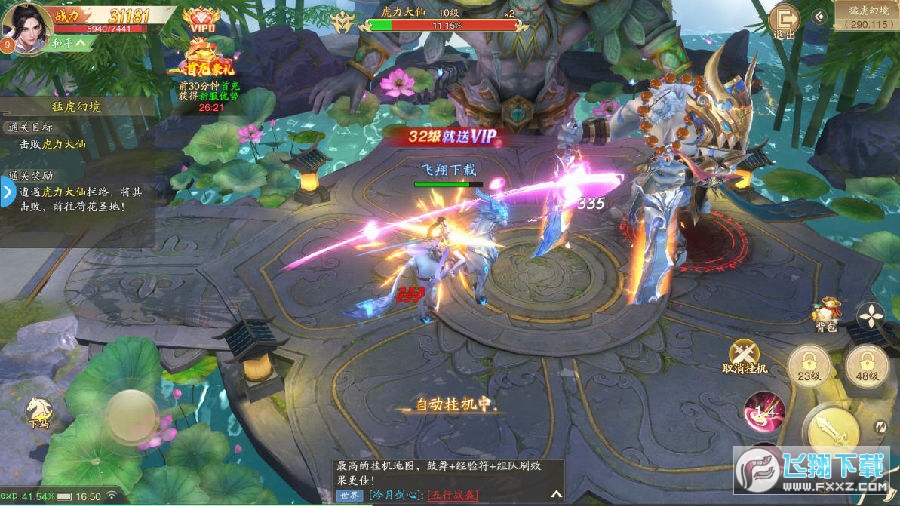Select the skill slot locked until level 23

point(806,366)
